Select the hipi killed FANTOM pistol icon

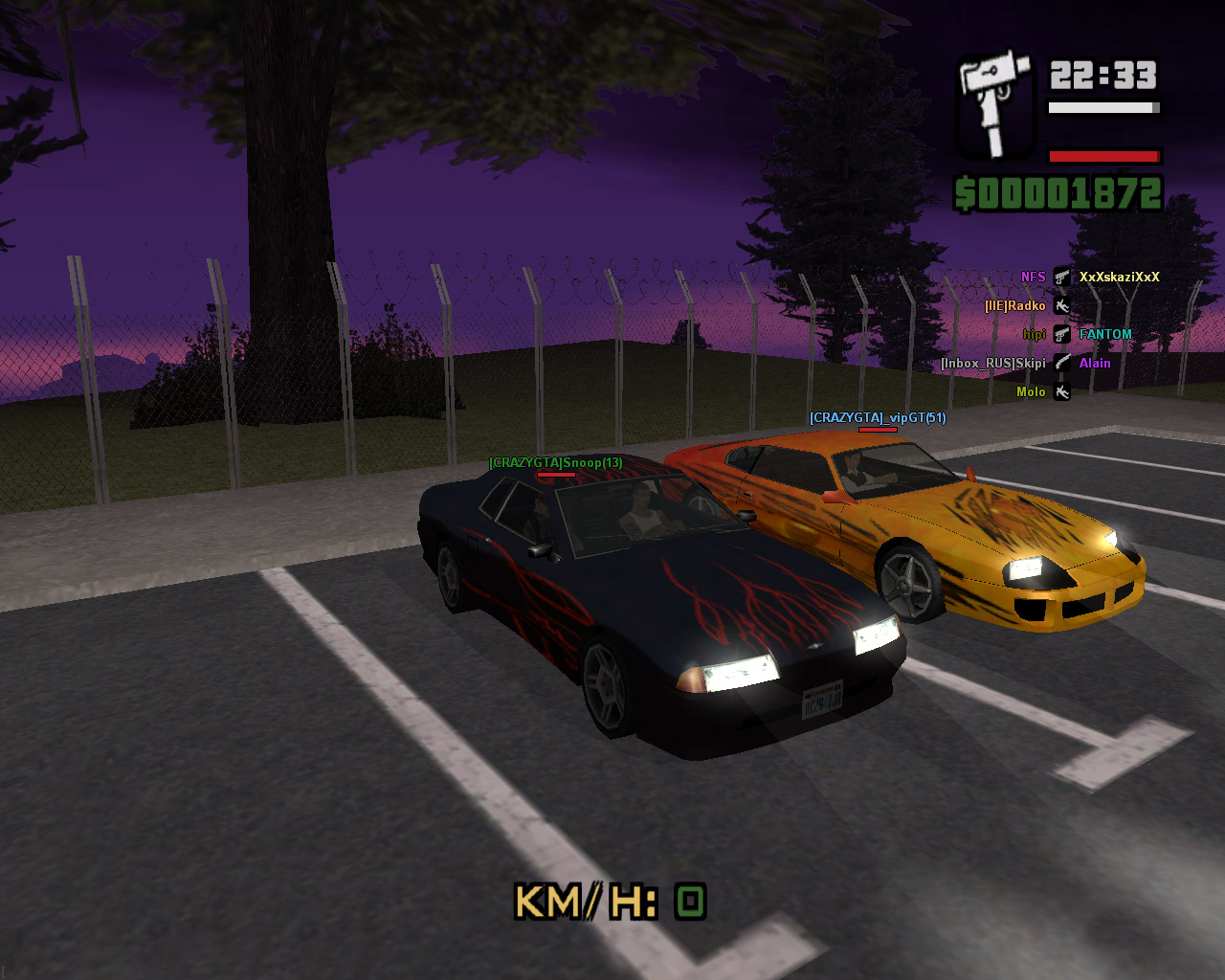tap(1061, 335)
